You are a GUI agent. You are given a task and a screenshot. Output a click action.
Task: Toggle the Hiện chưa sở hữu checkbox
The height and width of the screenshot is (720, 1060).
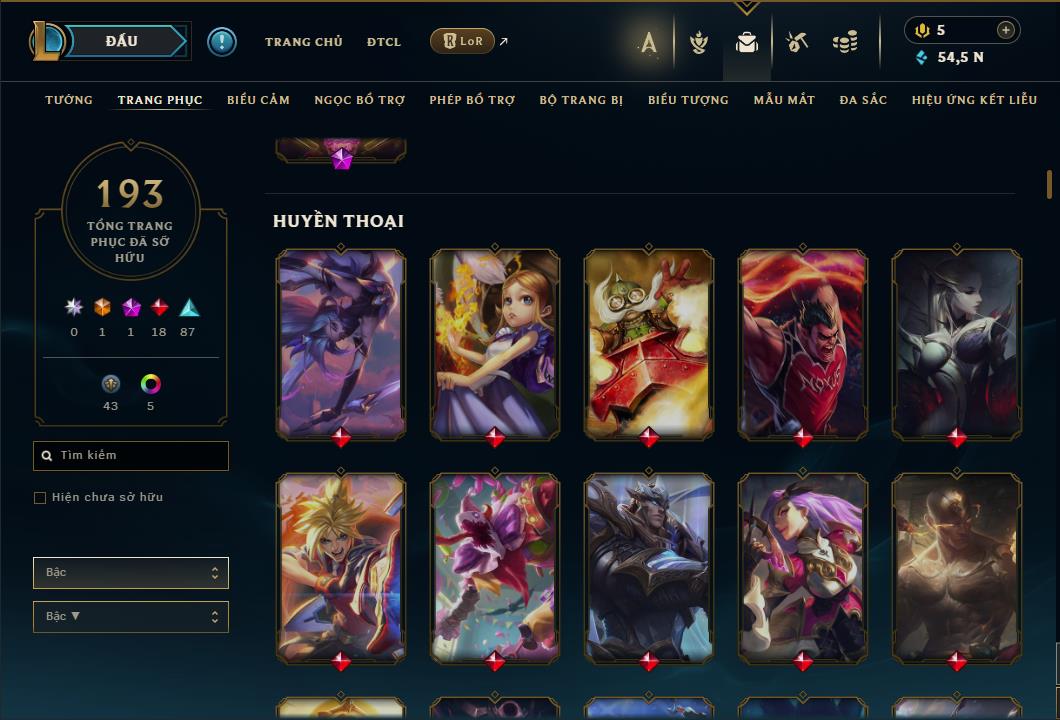40,498
